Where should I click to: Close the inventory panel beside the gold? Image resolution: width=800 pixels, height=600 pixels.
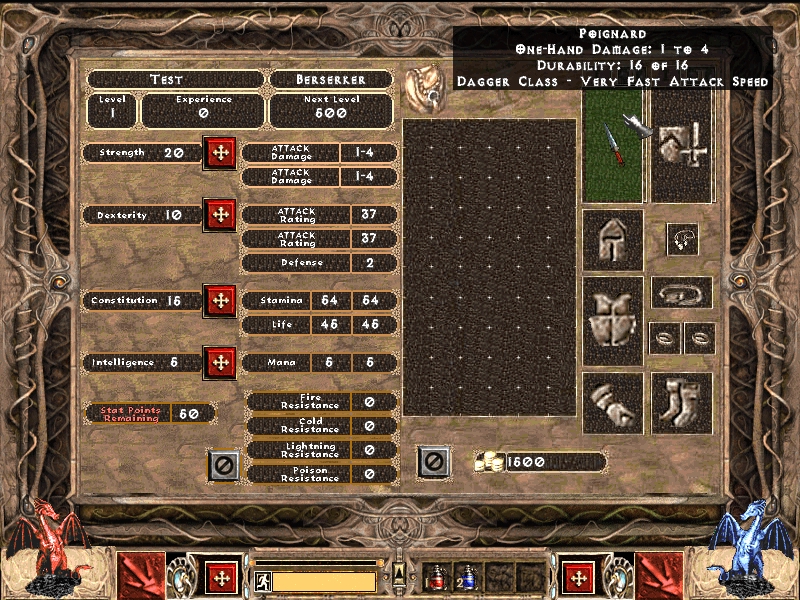pos(432,462)
